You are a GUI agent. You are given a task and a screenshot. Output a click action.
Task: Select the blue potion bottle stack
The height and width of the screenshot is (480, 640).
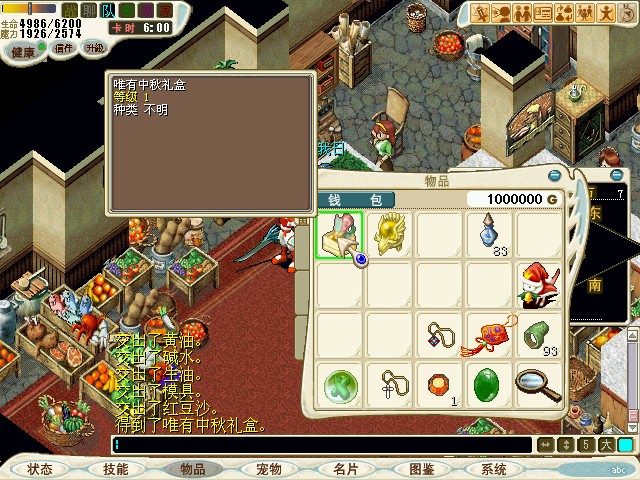pos(490,234)
